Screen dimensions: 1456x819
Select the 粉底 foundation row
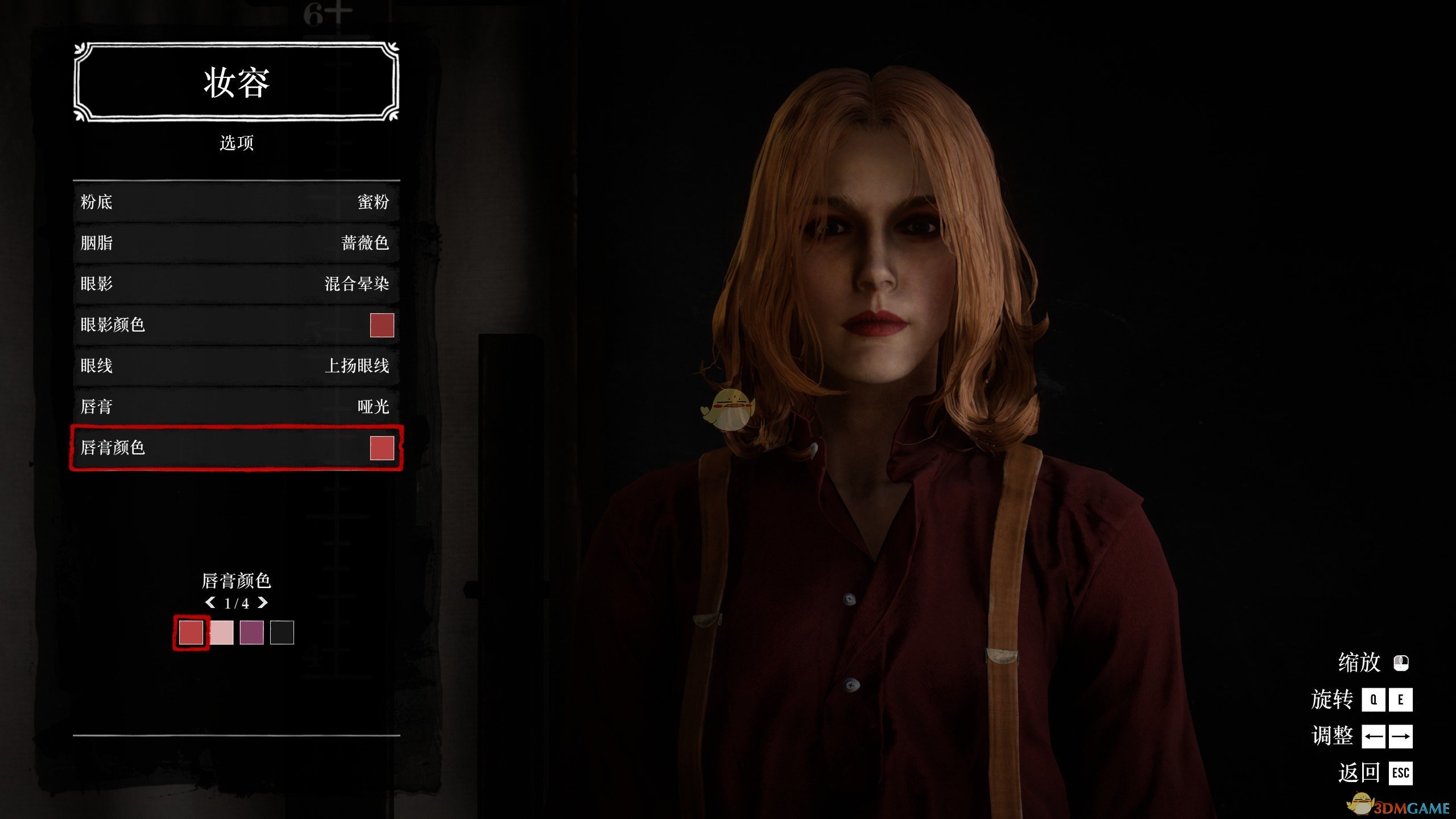pyautogui.click(x=236, y=202)
